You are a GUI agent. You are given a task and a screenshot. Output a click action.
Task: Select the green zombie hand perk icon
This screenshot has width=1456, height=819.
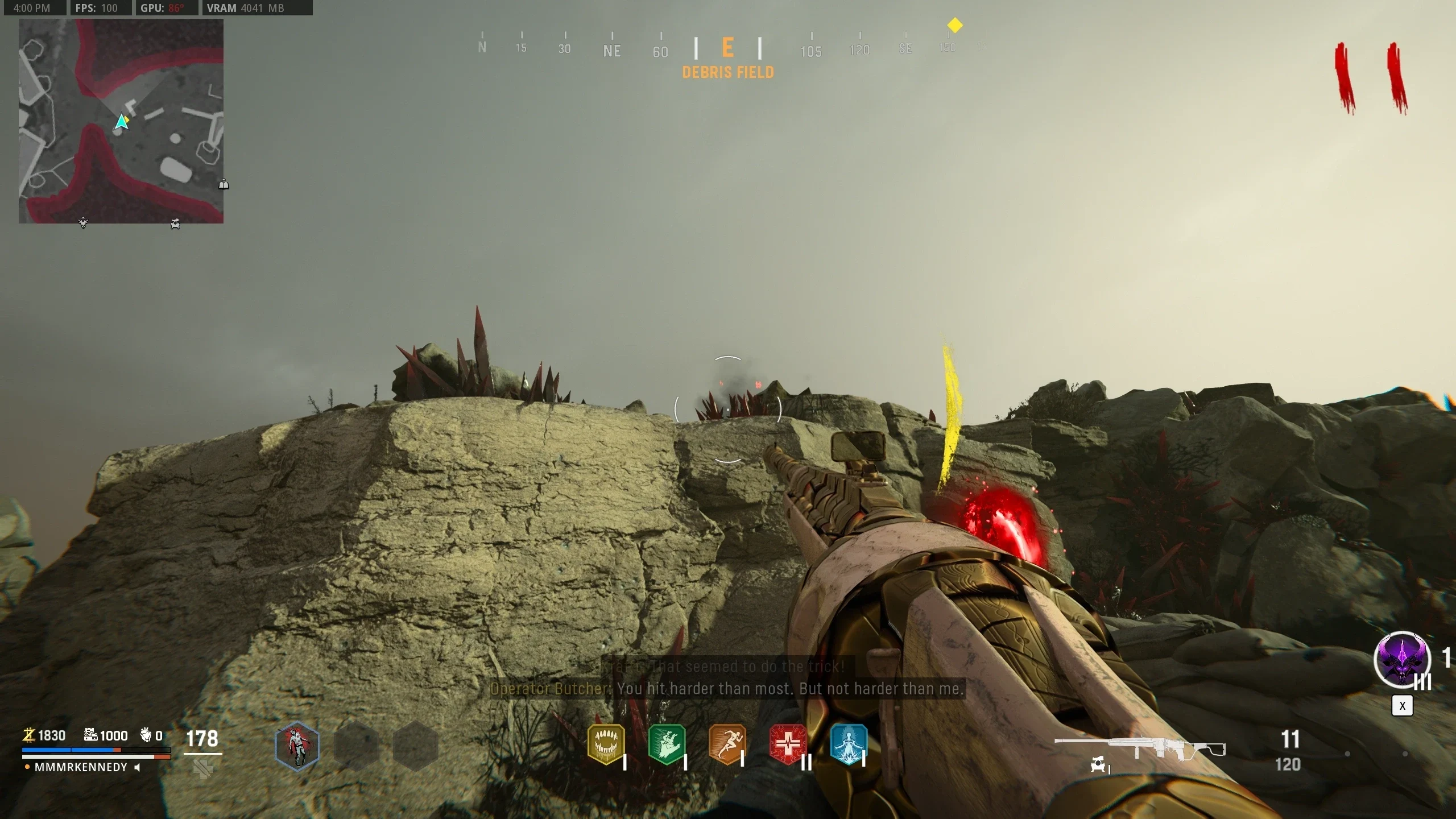point(667,743)
